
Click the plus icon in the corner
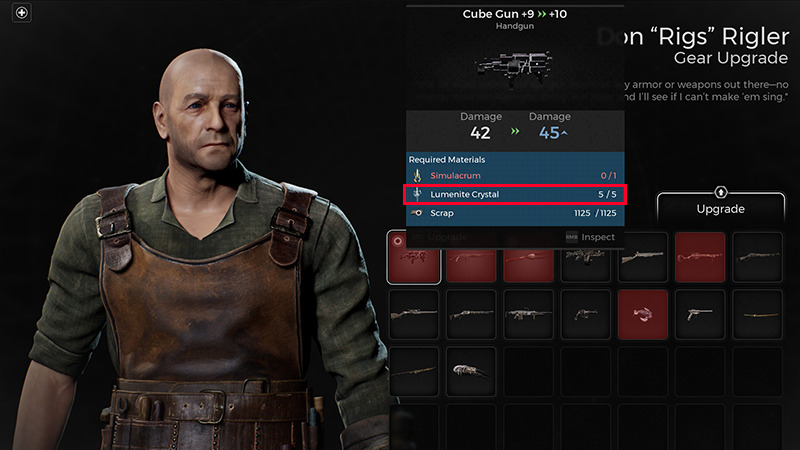point(22,13)
